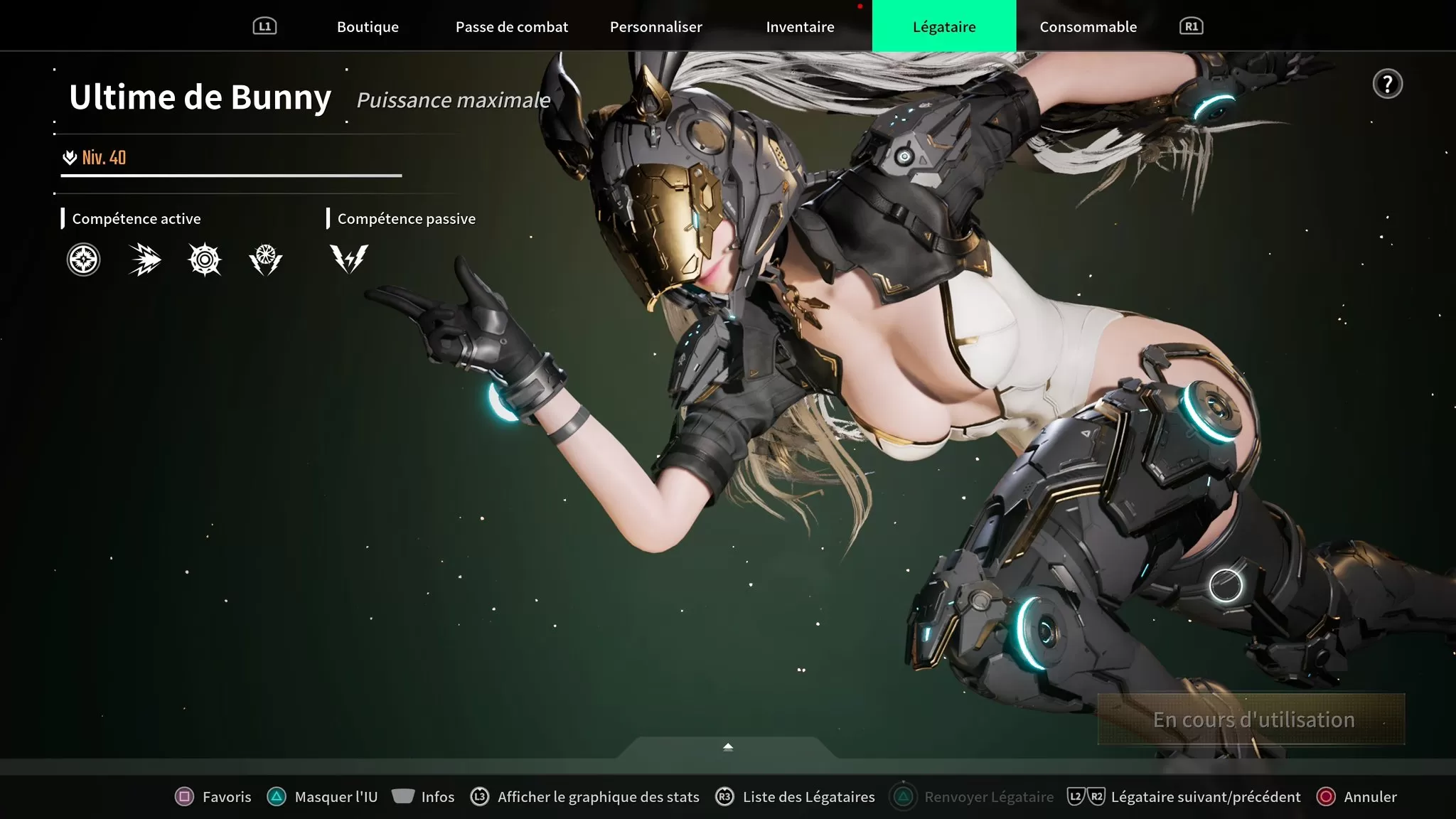This screenshot has height=819, width=1456.
Task: Select the first active skill icon
Action: point(83,259)
